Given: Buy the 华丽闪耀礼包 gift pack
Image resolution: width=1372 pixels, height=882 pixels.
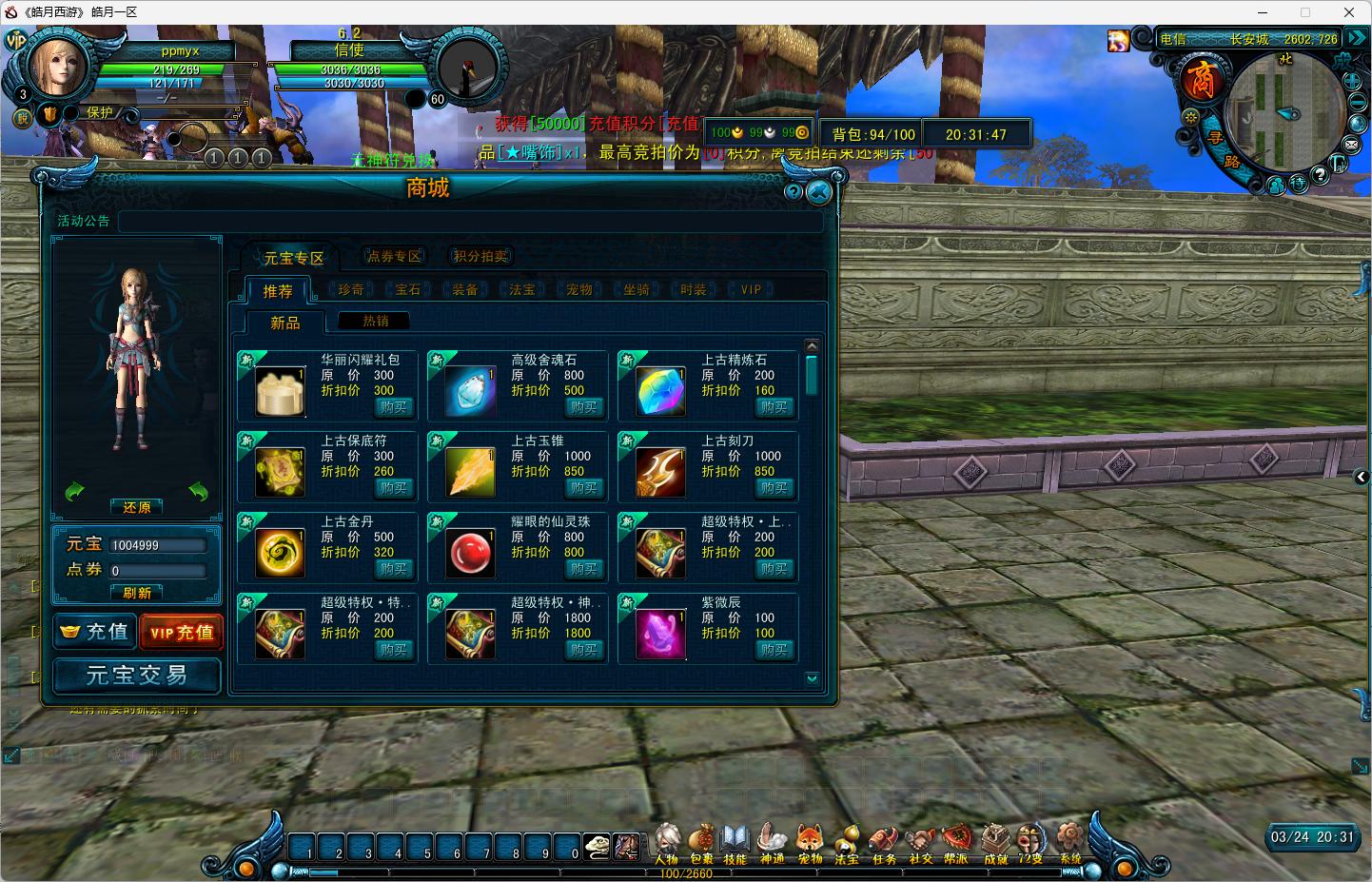Looking at the screenshot, I should tap(393, 407).
